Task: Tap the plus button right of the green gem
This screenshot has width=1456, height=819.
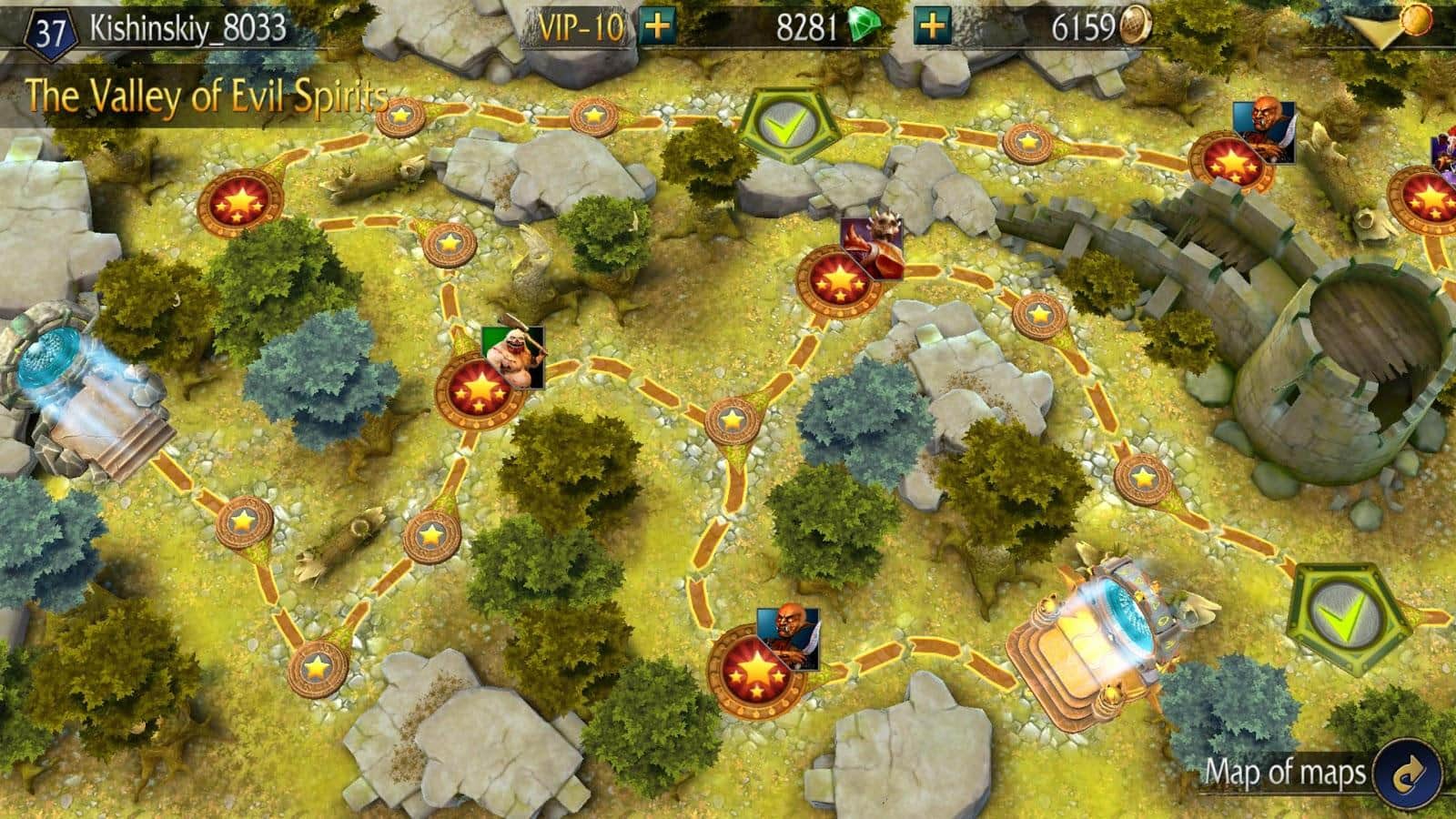Action: [x=930, y=26]
